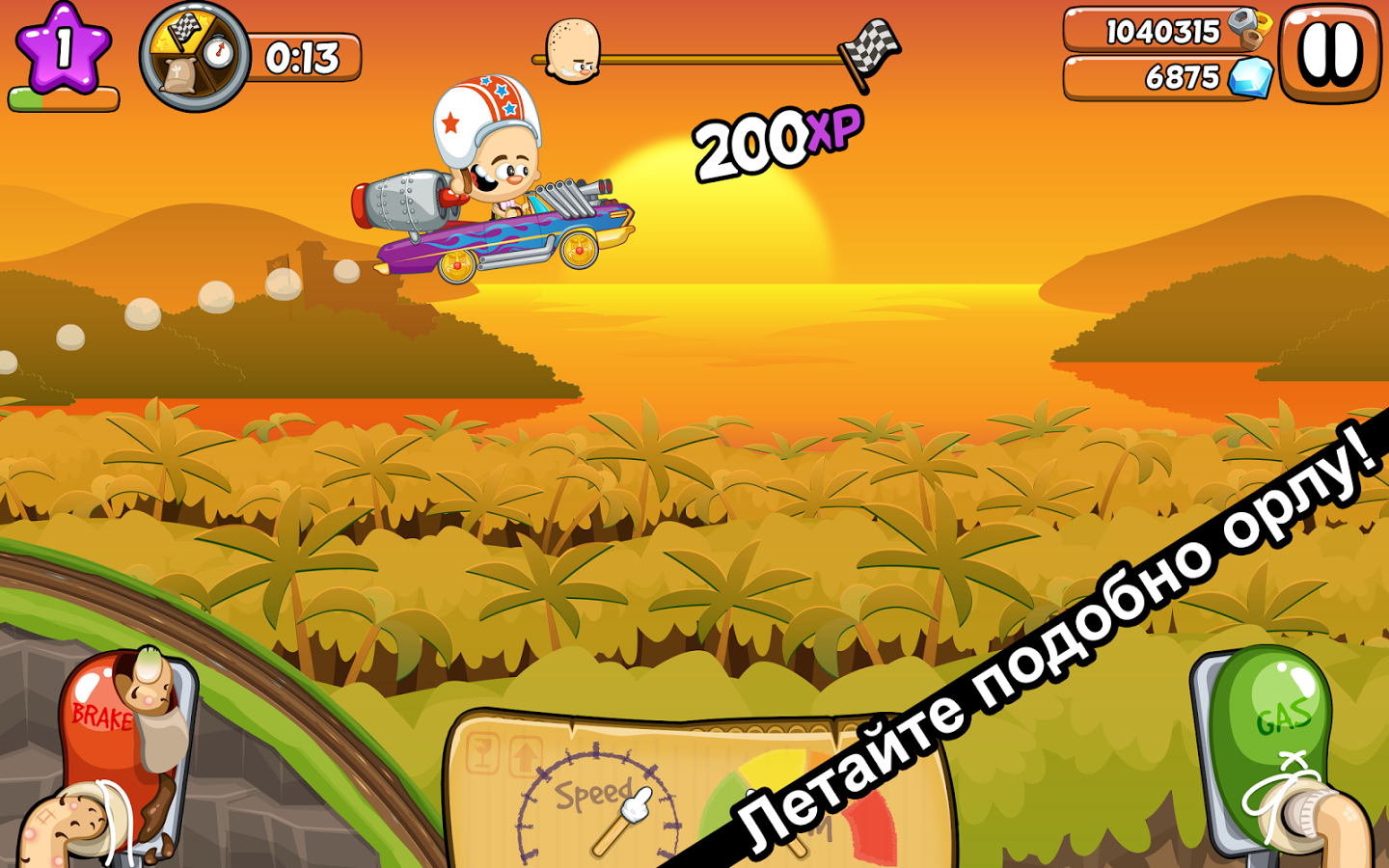
Task: Open the purple star level badge
Action: click(x=64, y=48)
